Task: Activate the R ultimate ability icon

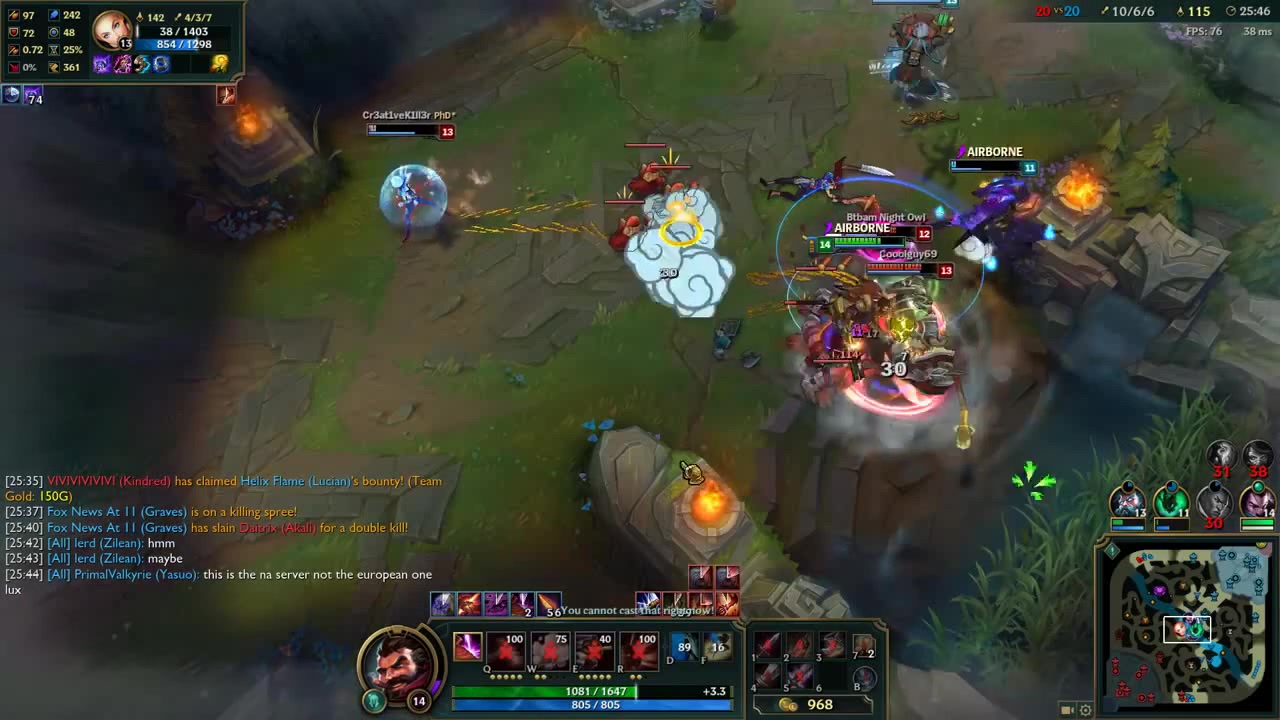Action: tap(639, 648)
